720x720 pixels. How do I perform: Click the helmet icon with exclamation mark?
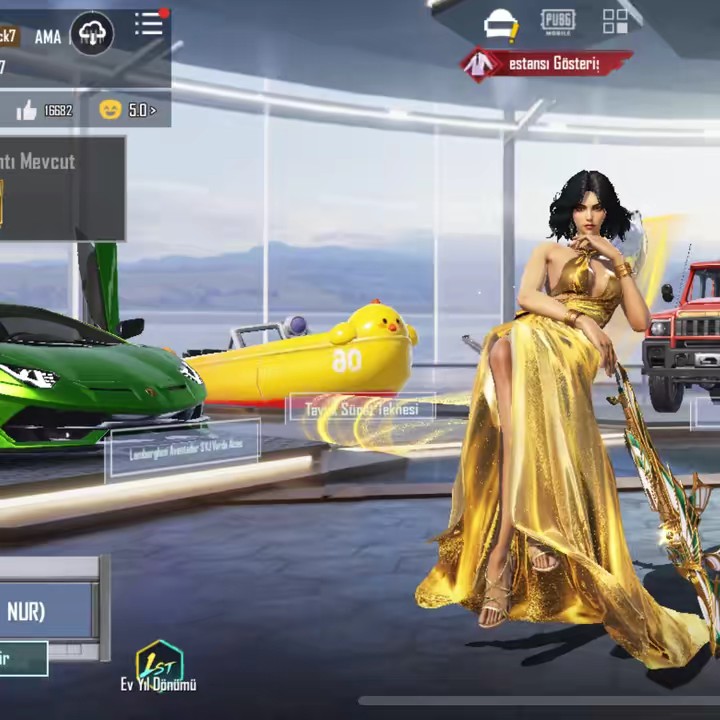pos(500,24)
